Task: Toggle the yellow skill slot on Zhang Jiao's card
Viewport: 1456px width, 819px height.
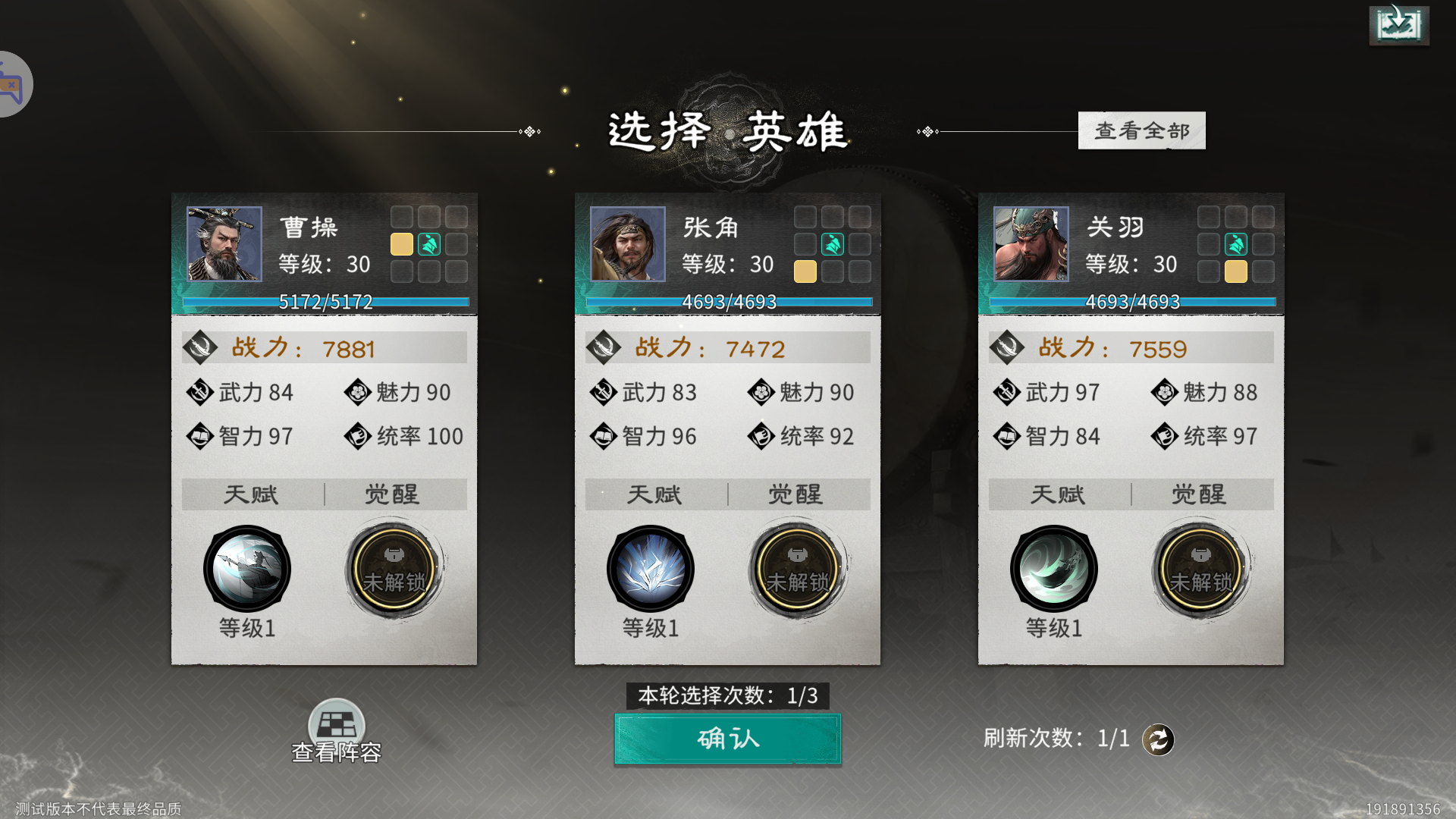Action: tap(805, 271)
